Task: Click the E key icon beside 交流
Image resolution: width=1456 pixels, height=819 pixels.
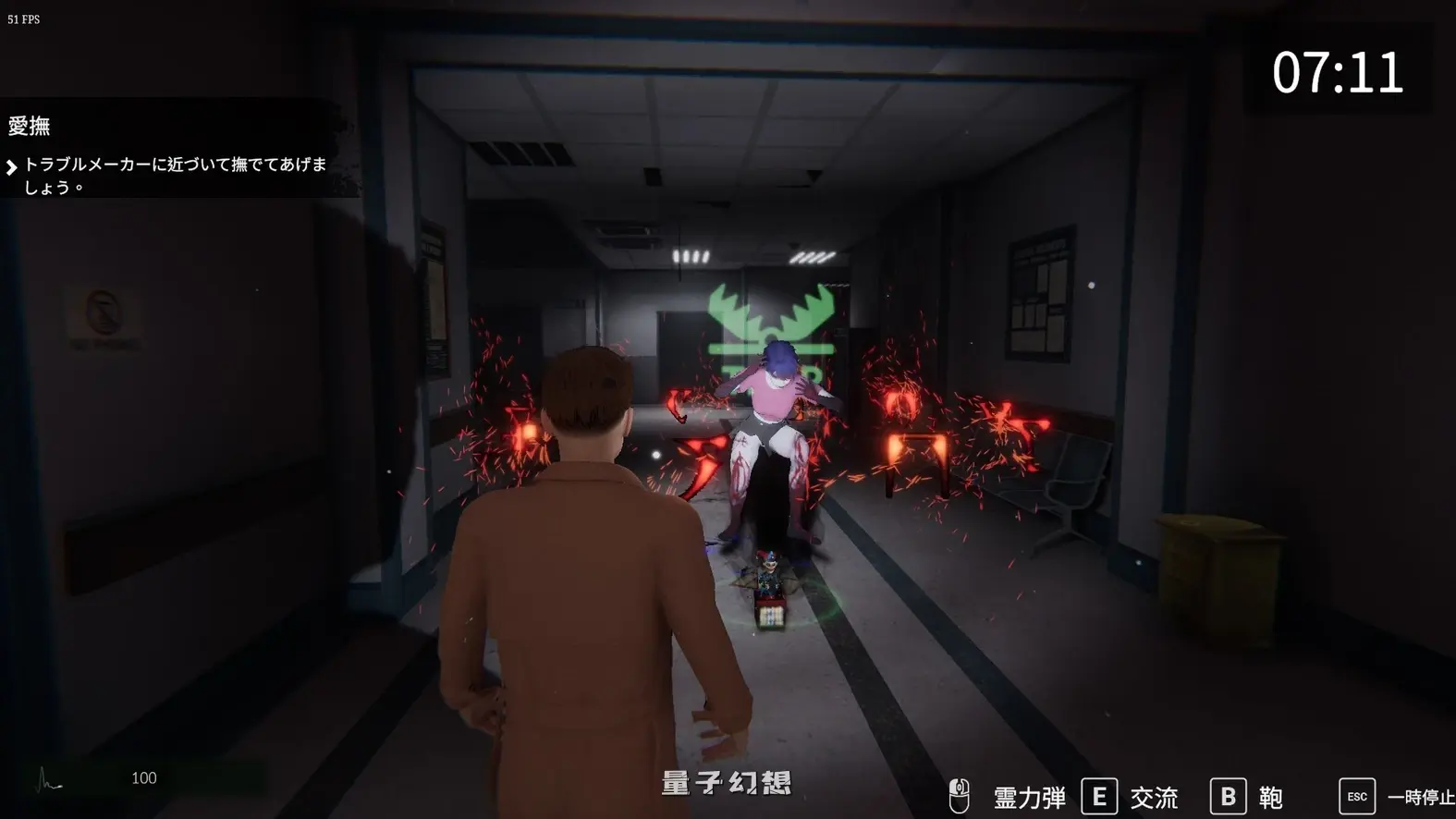Action: point(1099,793)
